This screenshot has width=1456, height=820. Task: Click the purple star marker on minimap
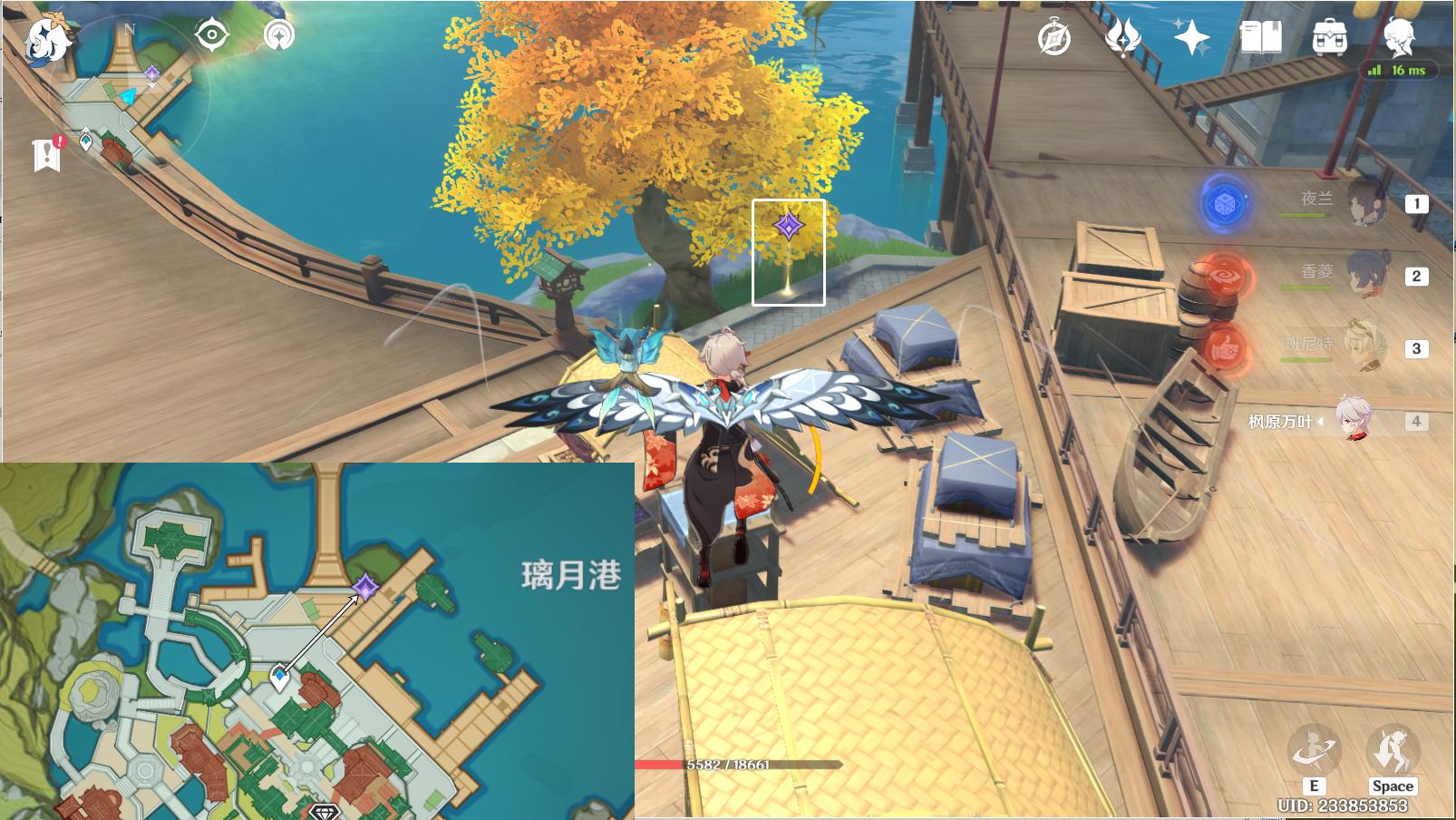tap(152, 73)
